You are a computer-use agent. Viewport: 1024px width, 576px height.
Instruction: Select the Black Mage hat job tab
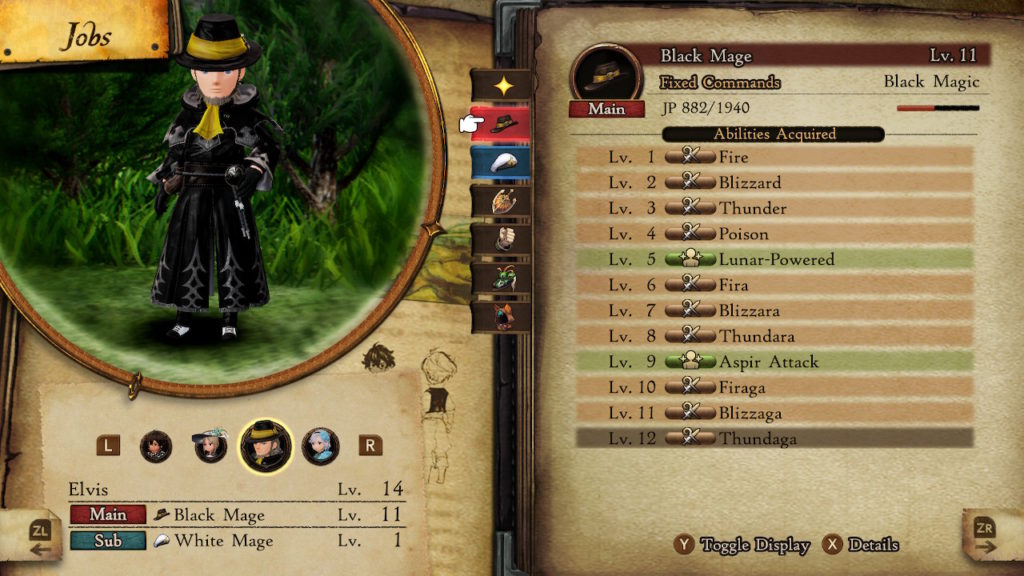[501, 124]
